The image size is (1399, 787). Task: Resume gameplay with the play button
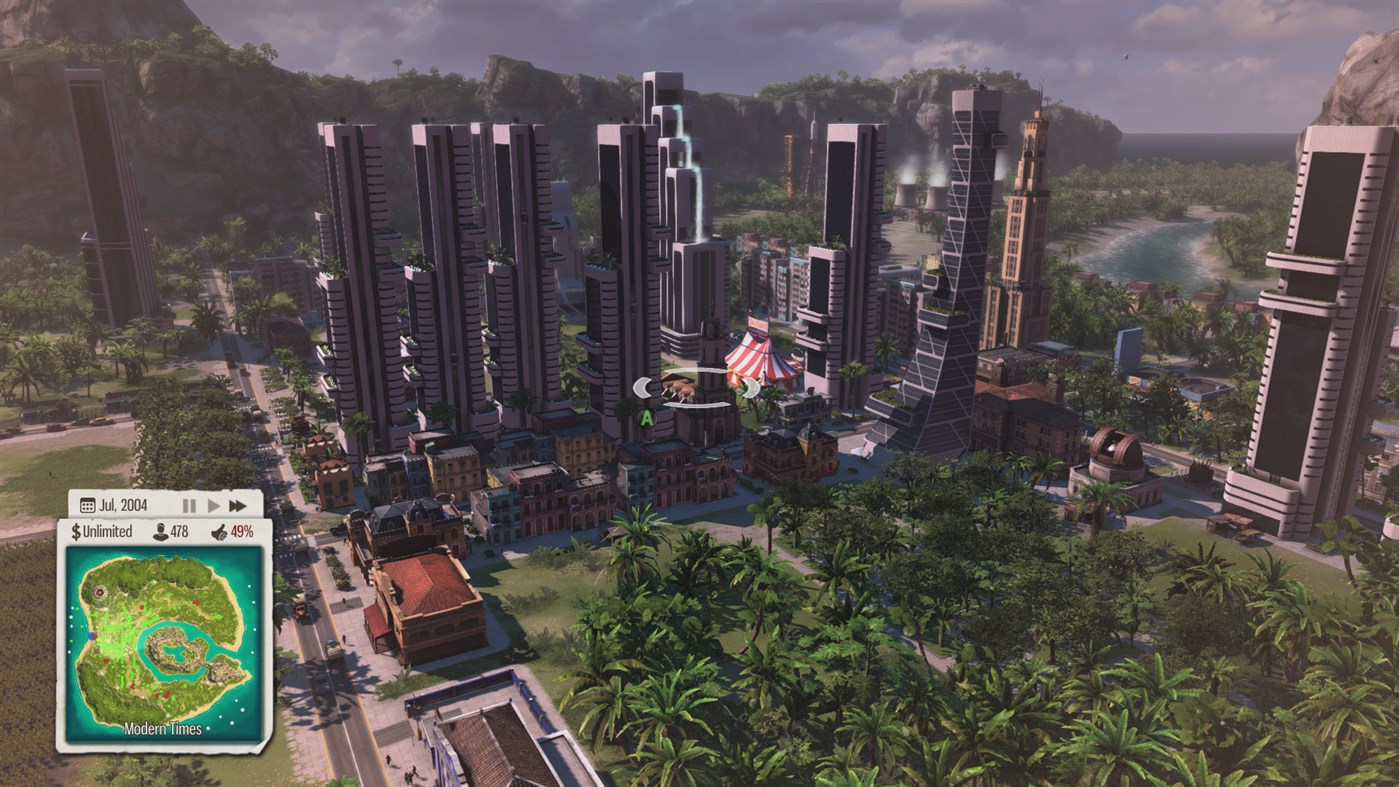213,505
